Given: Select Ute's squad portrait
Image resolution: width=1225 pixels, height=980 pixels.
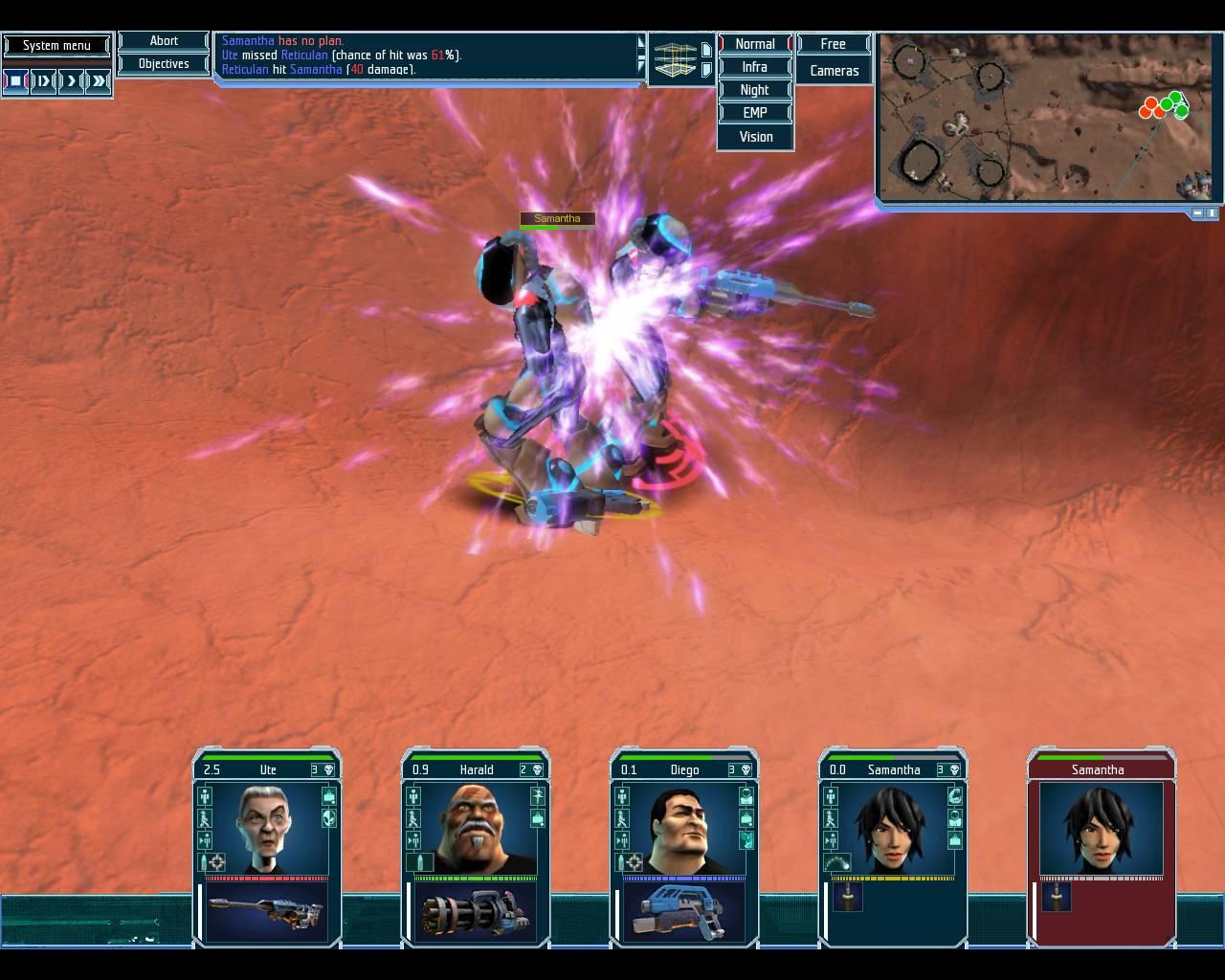Looking at the screenshot, I should tap(267, 828).
